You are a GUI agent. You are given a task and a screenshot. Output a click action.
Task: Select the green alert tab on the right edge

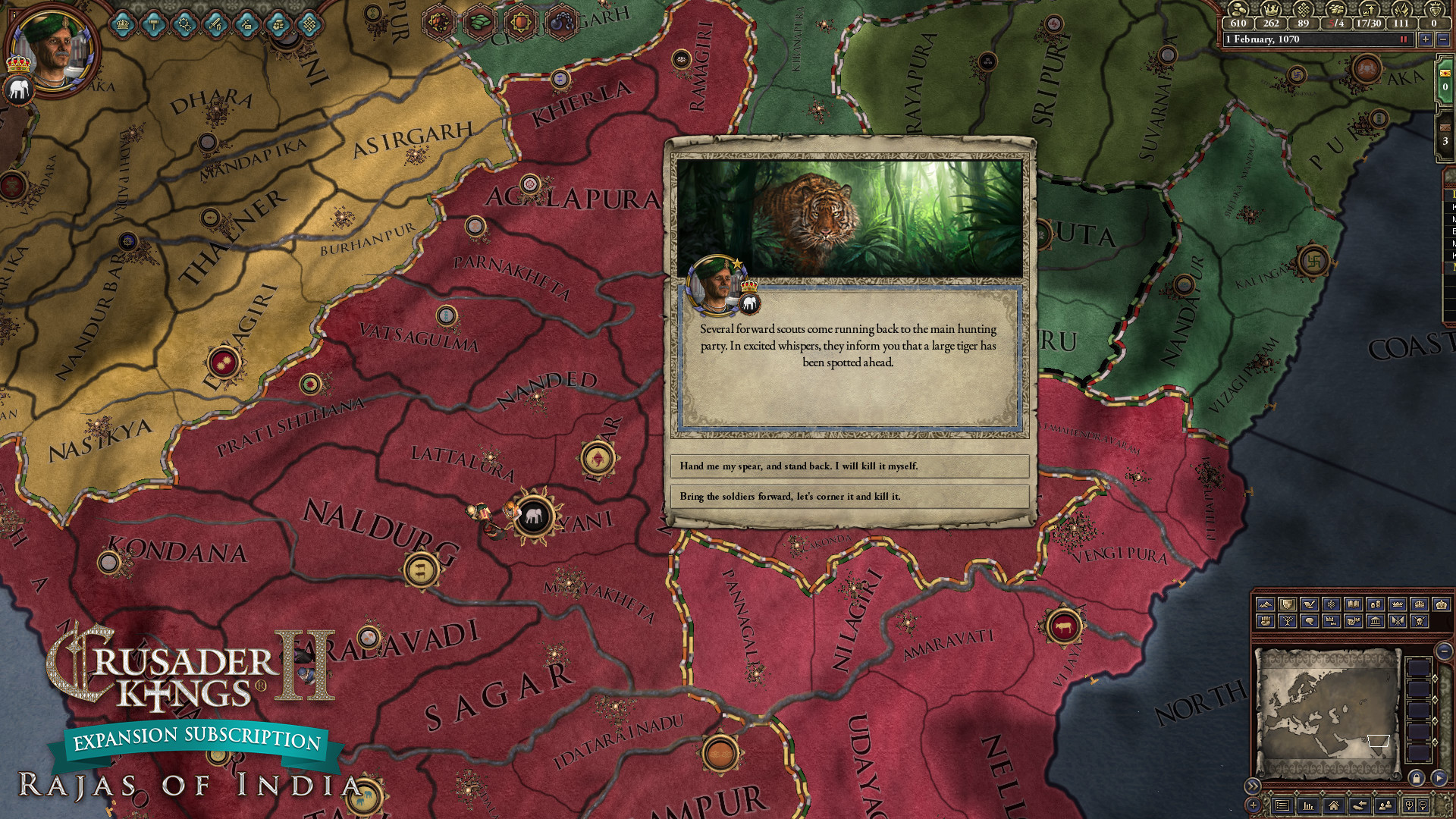click(1445, 78)
